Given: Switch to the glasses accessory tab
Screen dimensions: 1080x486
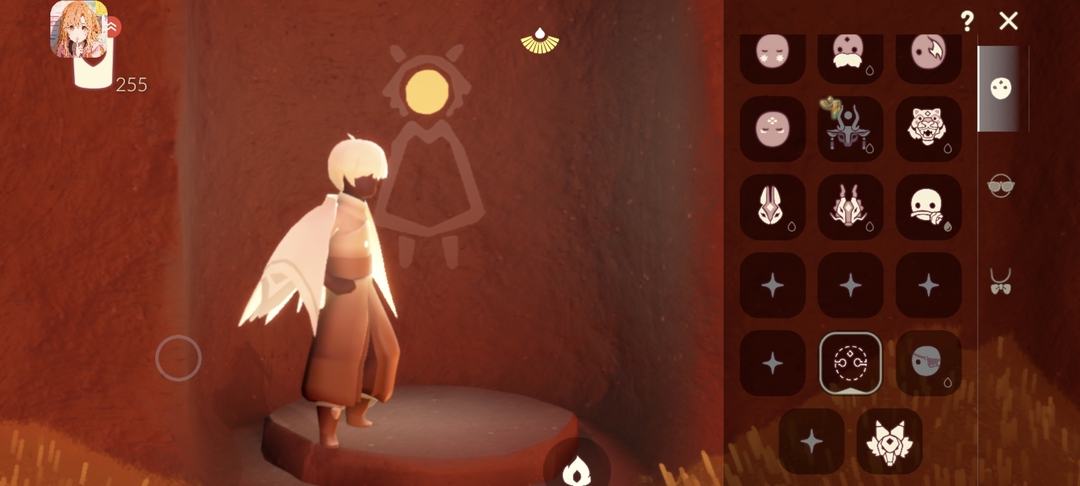Looking at the screenshot, I should [x=1000, y=186].
